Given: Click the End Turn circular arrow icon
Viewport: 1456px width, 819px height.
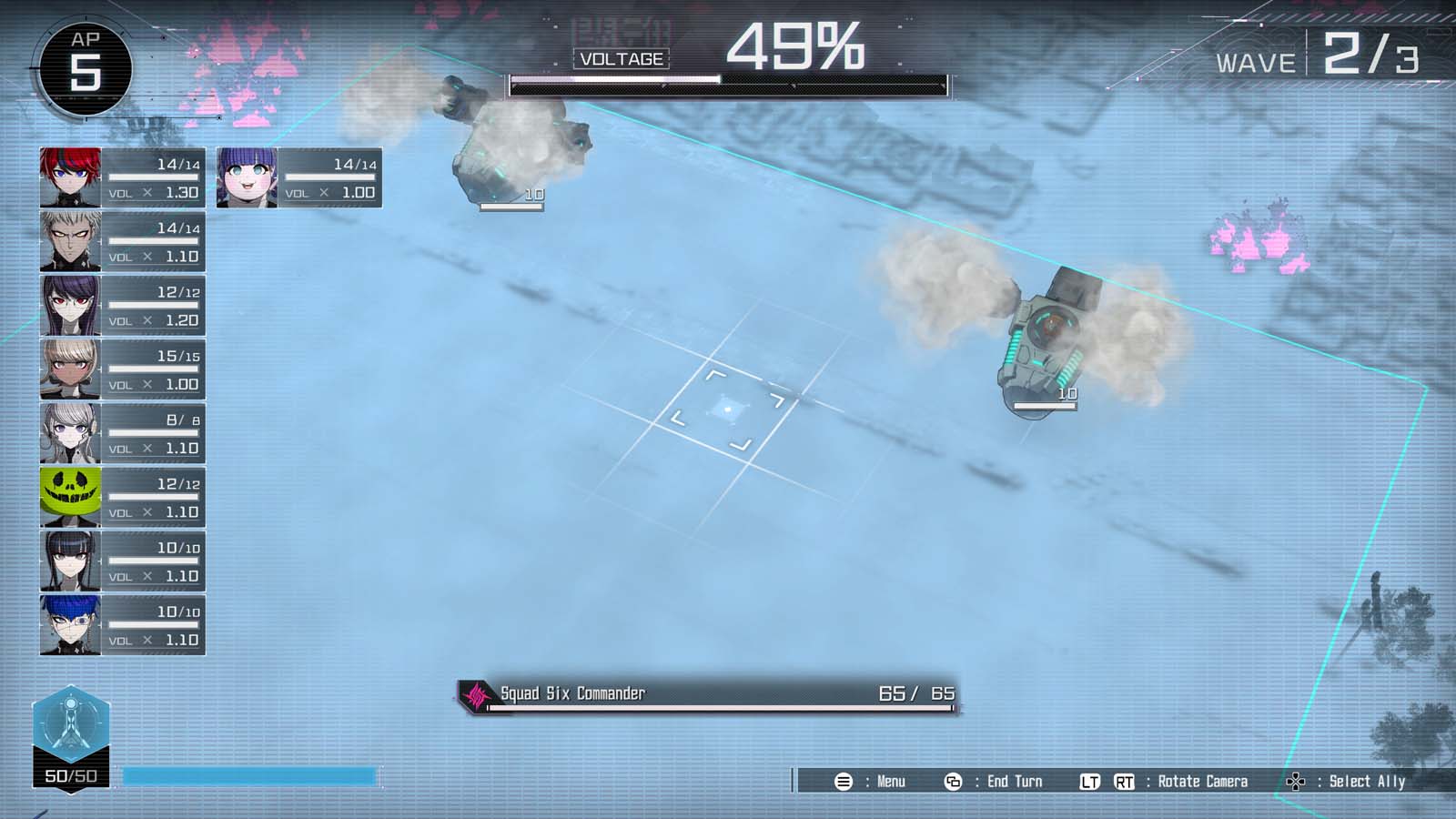Looking at the screenshot, I should [955, 781].
